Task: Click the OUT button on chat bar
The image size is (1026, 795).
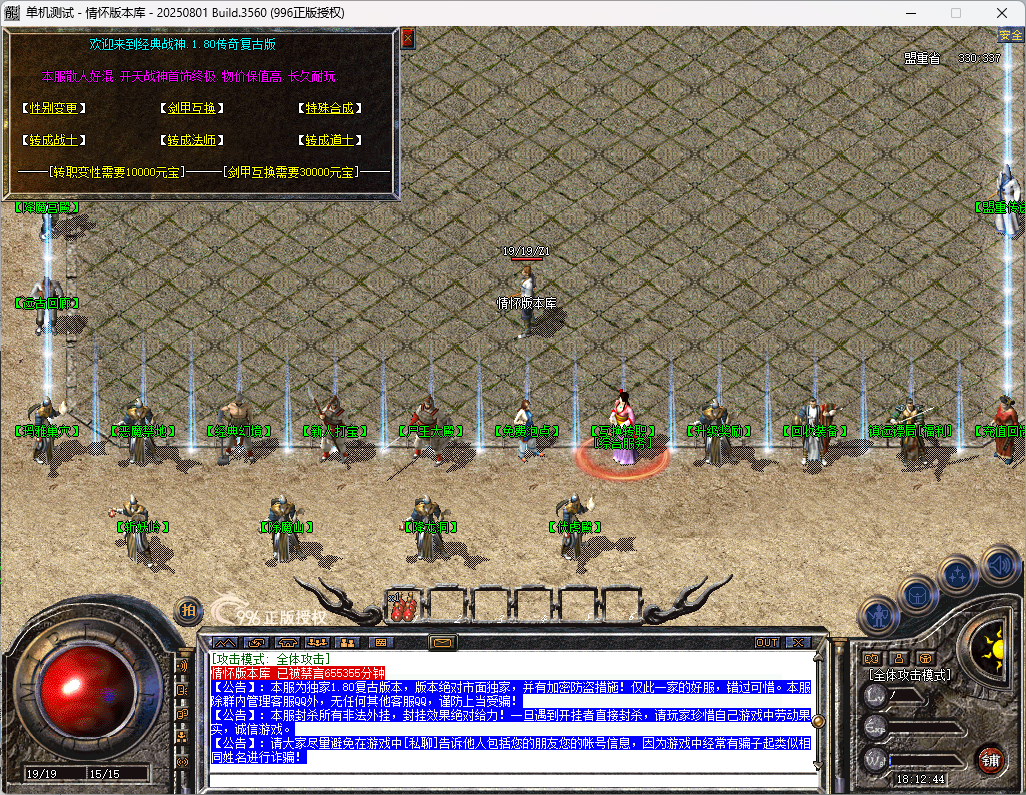Action: point(767,642)
